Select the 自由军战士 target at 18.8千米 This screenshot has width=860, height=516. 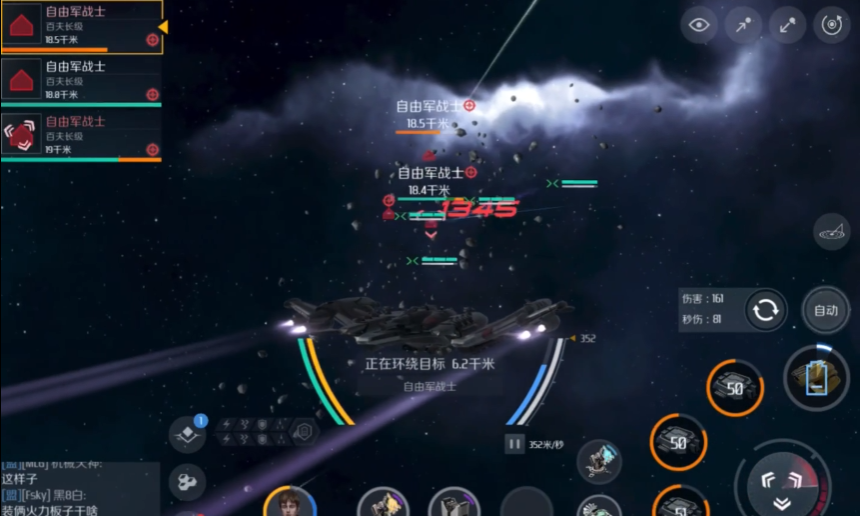[80, 80]
